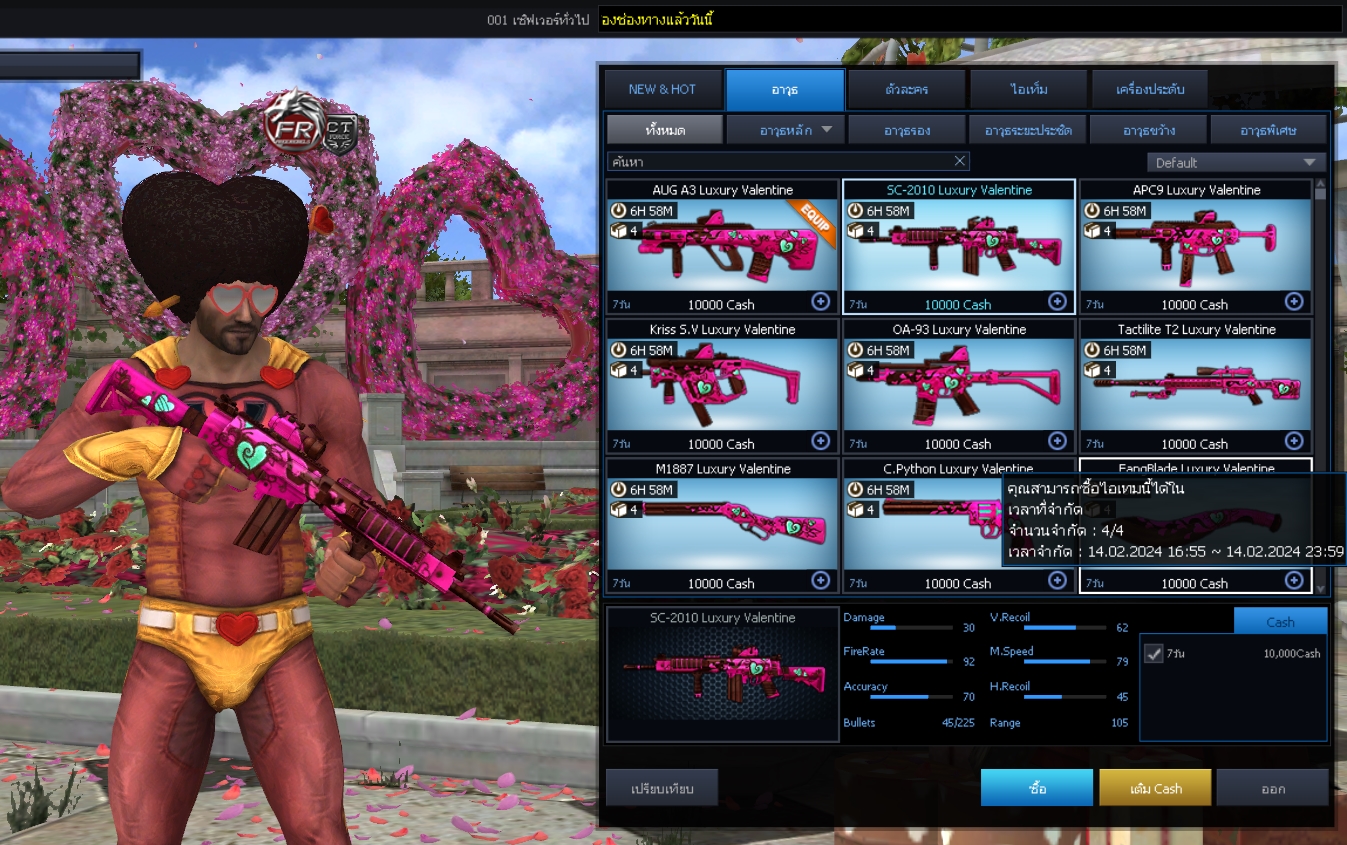Expand the อาวุธหลัก filter dropdown
Viewport: 1347px width, 845px height.
tap(787, 128)
